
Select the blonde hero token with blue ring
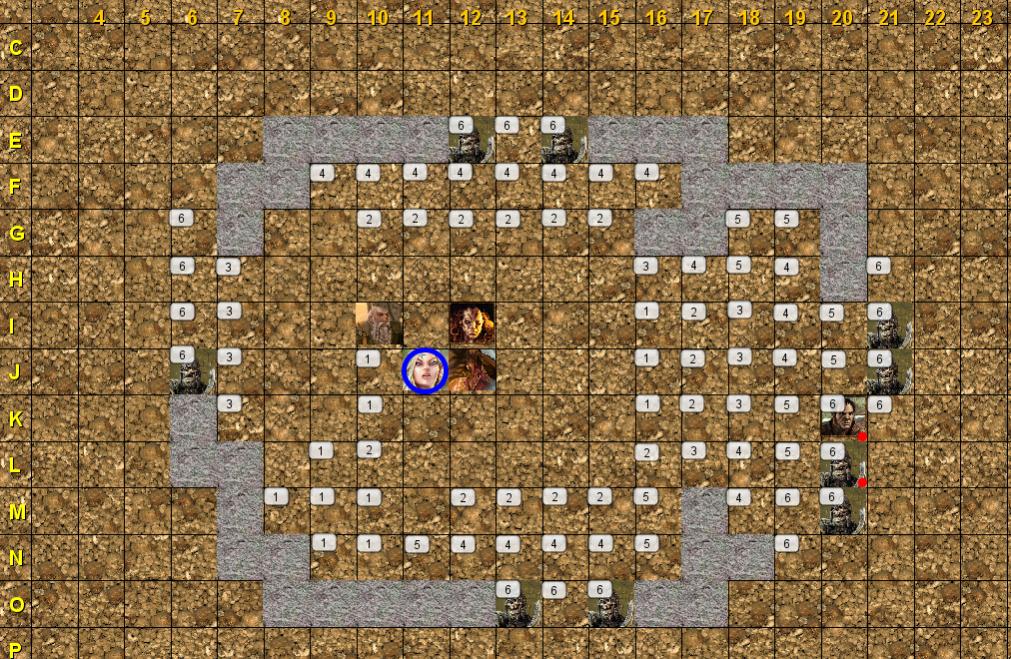(424, 371)
